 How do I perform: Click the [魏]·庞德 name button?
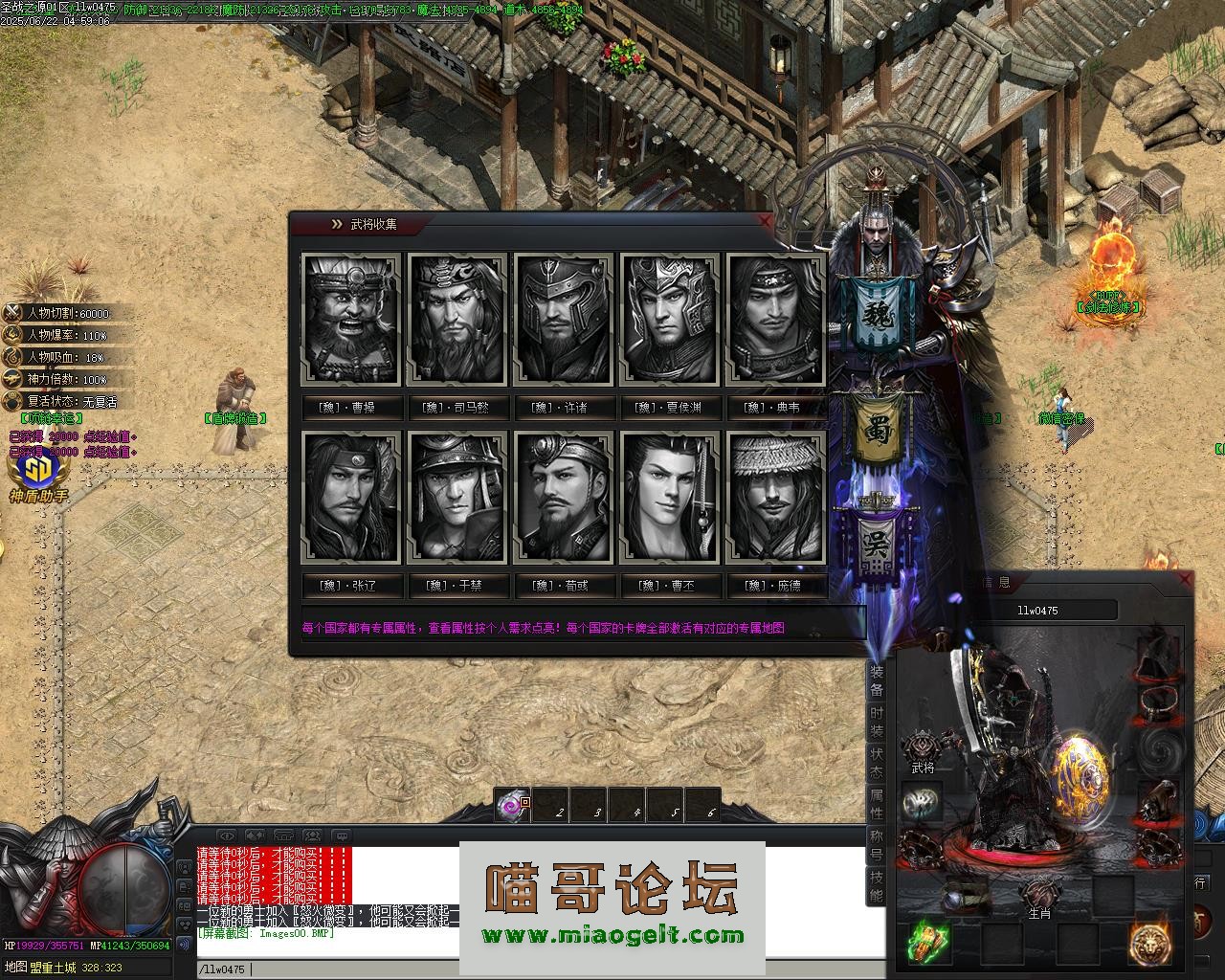tap(774, 586)
